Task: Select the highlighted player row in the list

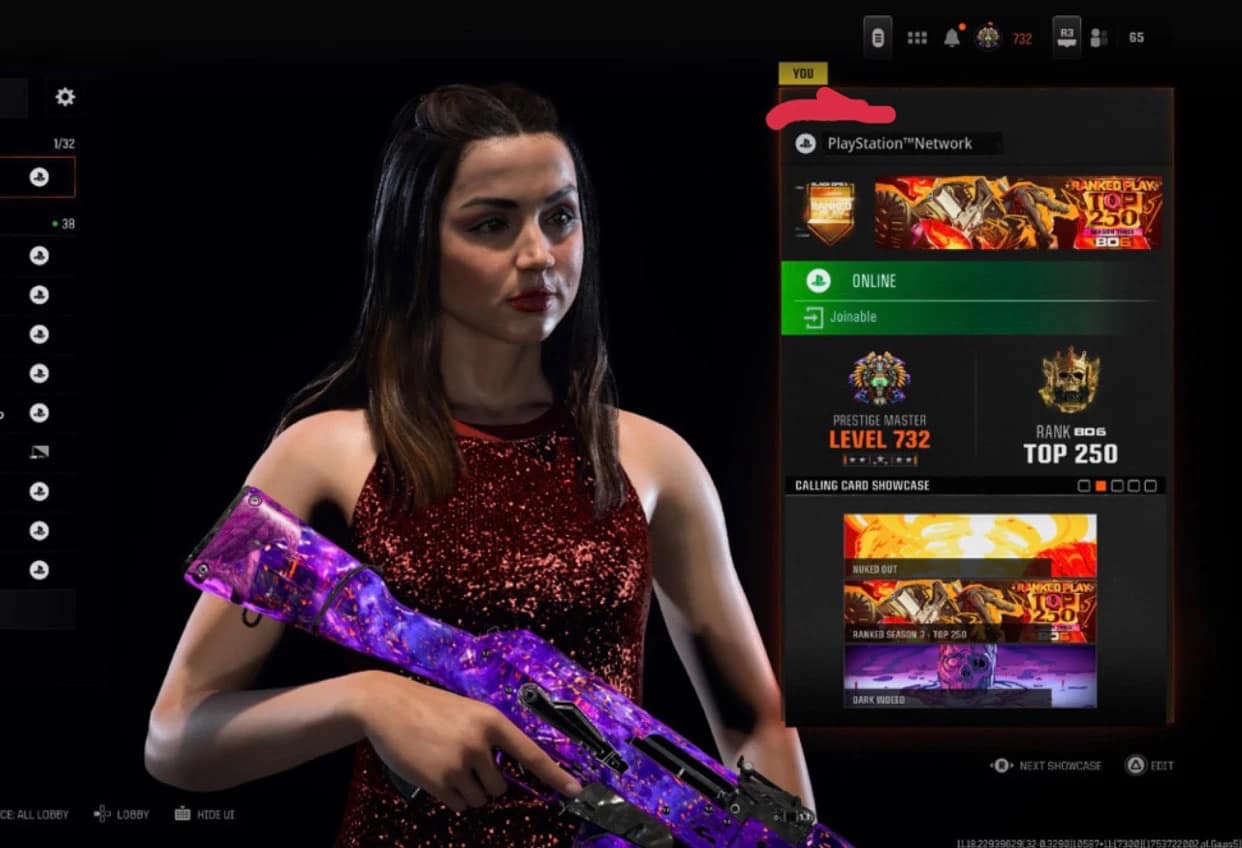Action: 38,177
